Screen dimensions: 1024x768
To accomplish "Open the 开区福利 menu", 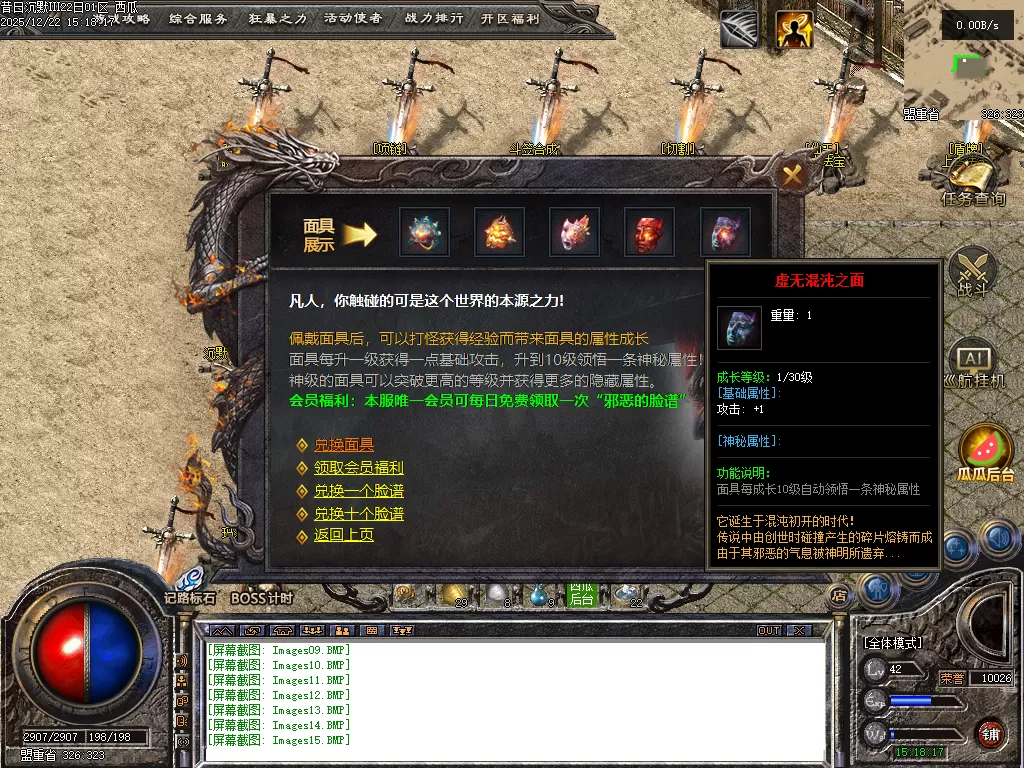I will tap(510, 19).
